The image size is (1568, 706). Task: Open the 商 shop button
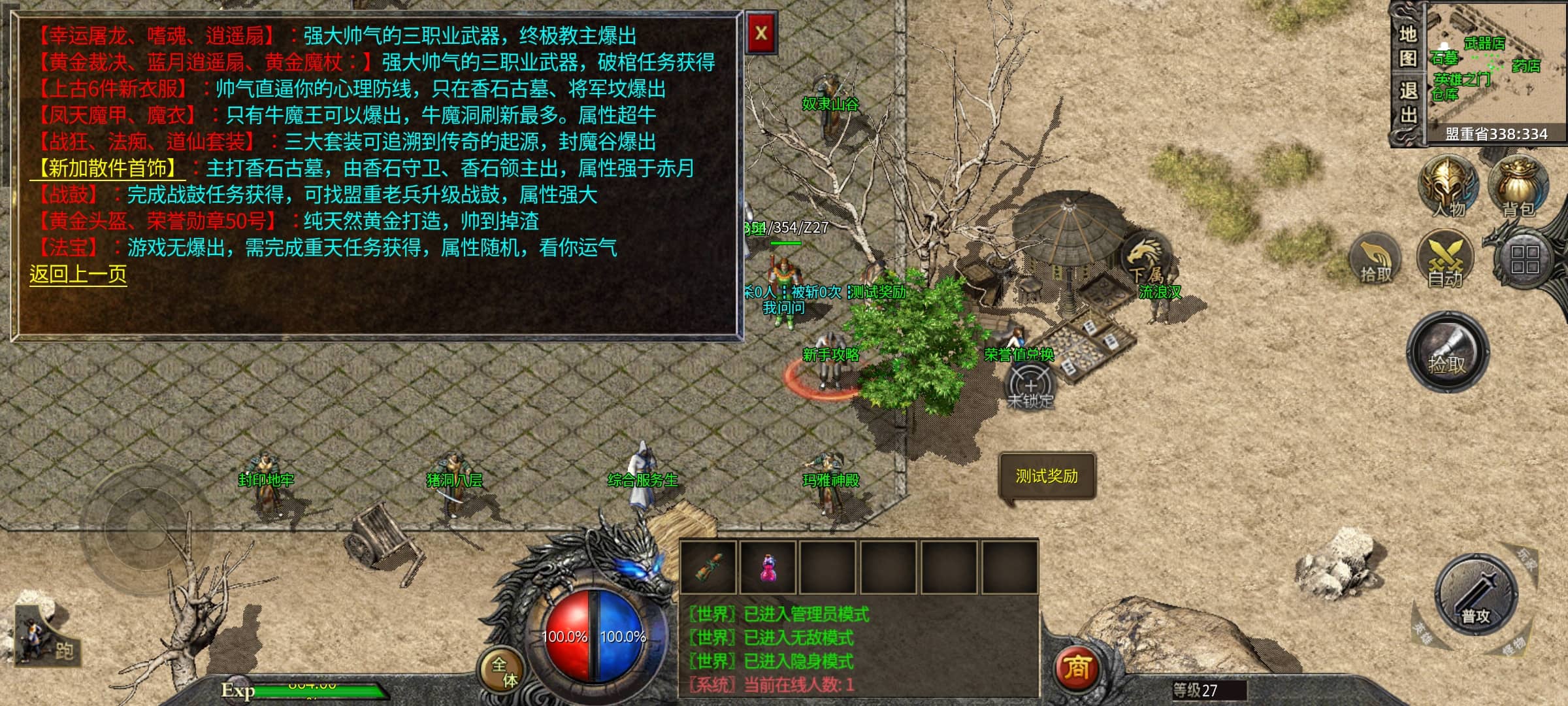click(x=1076, y=668)
